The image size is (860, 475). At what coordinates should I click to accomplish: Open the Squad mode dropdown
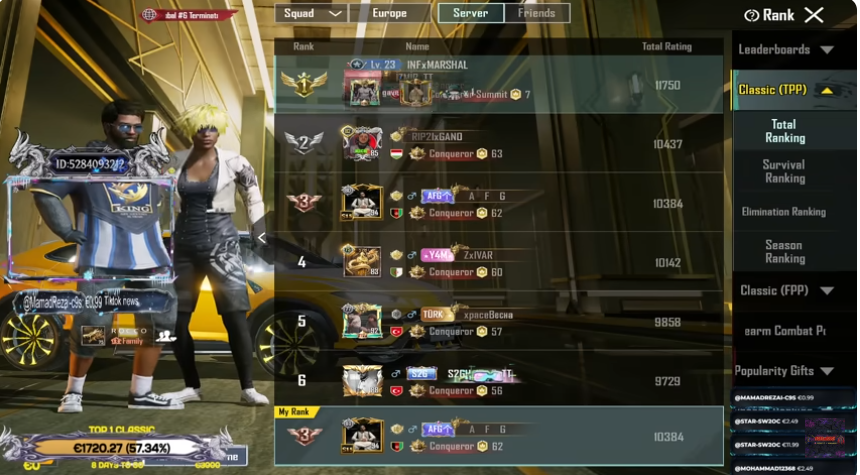[x=311, y=13]
